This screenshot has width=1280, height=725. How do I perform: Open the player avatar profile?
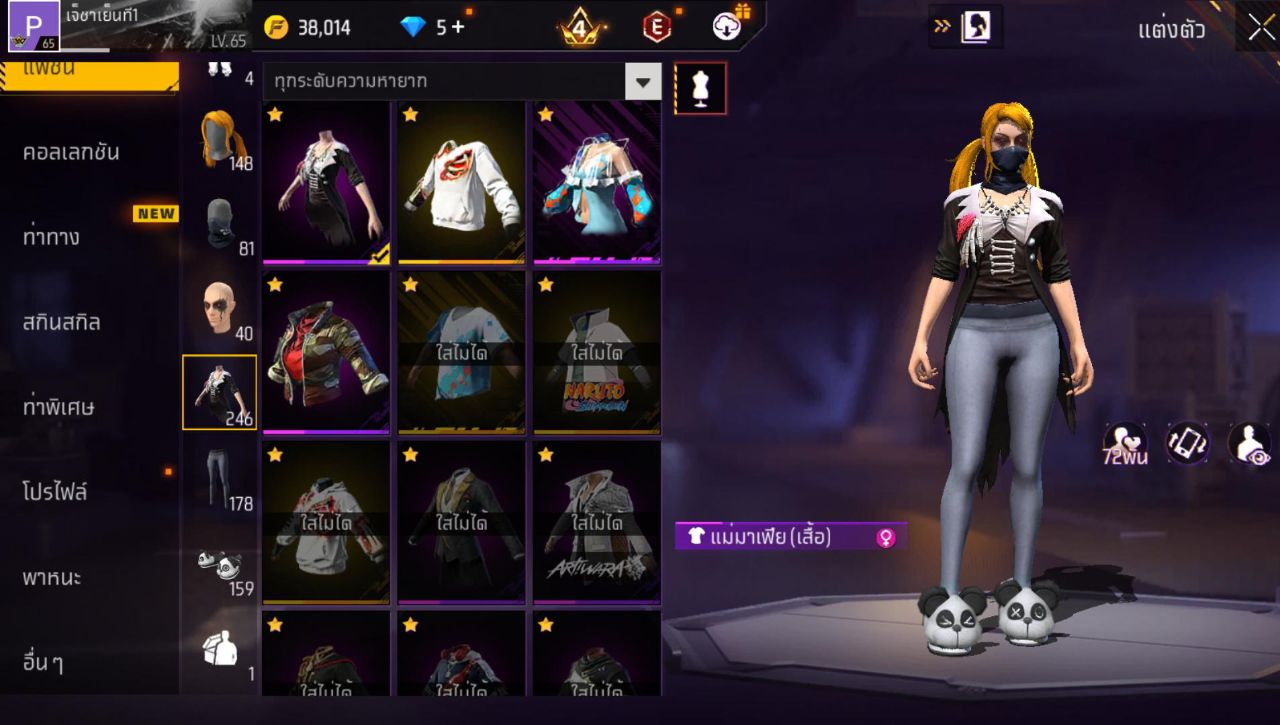[x=34, y=26]
